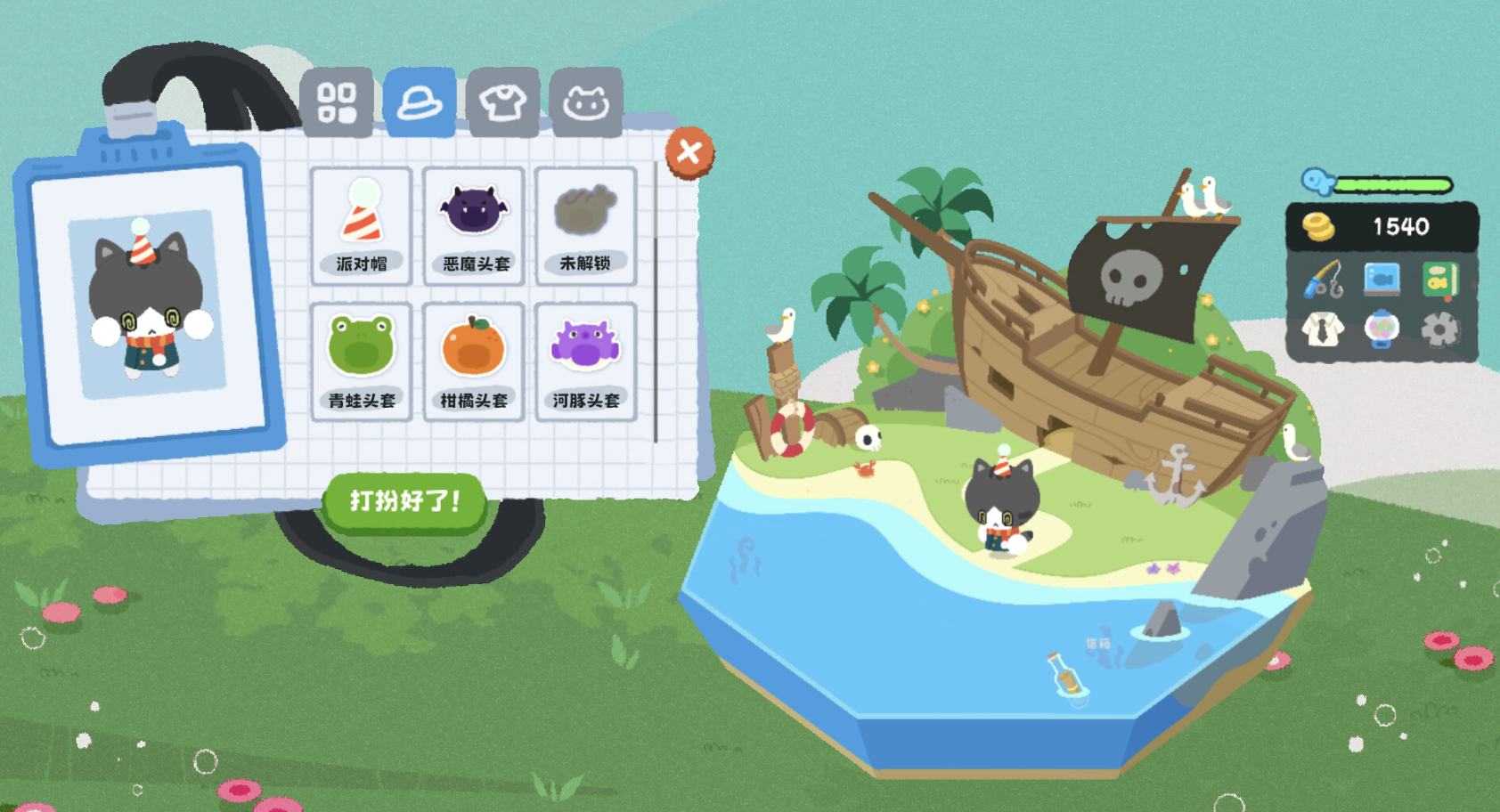Open the gumball gacha machine icon
Image resolution: width=1500 pixels, height=812 pixels.
[1382, 330]
